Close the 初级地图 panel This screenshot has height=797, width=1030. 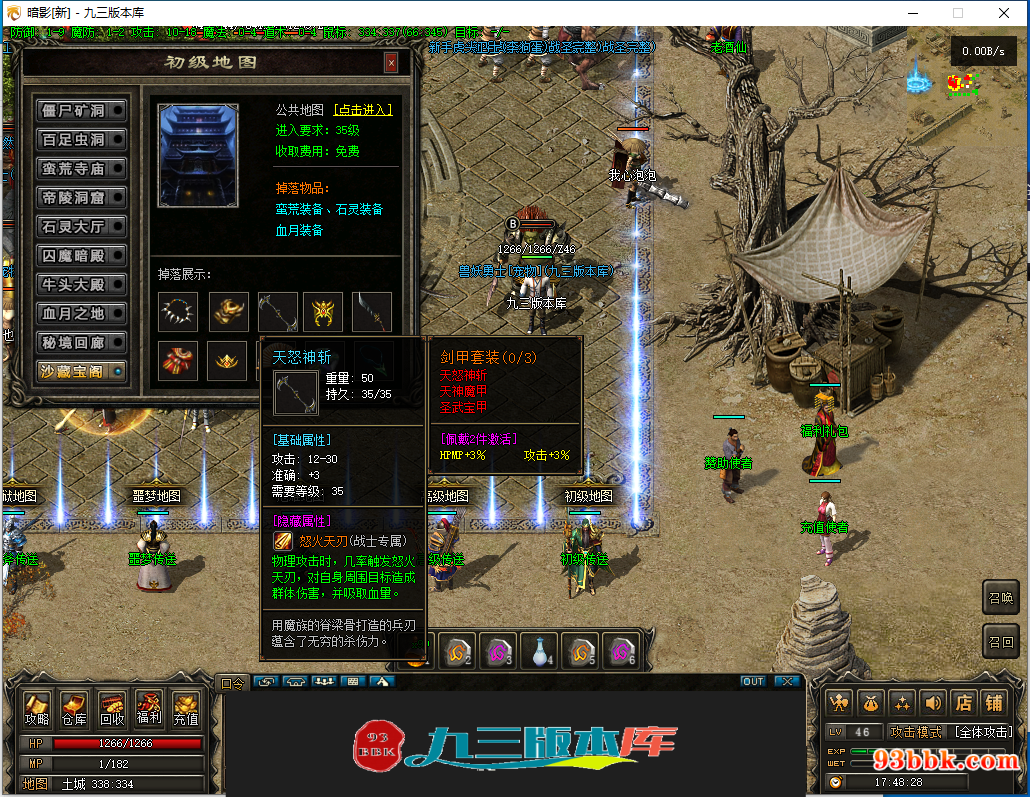coord(390,63)
